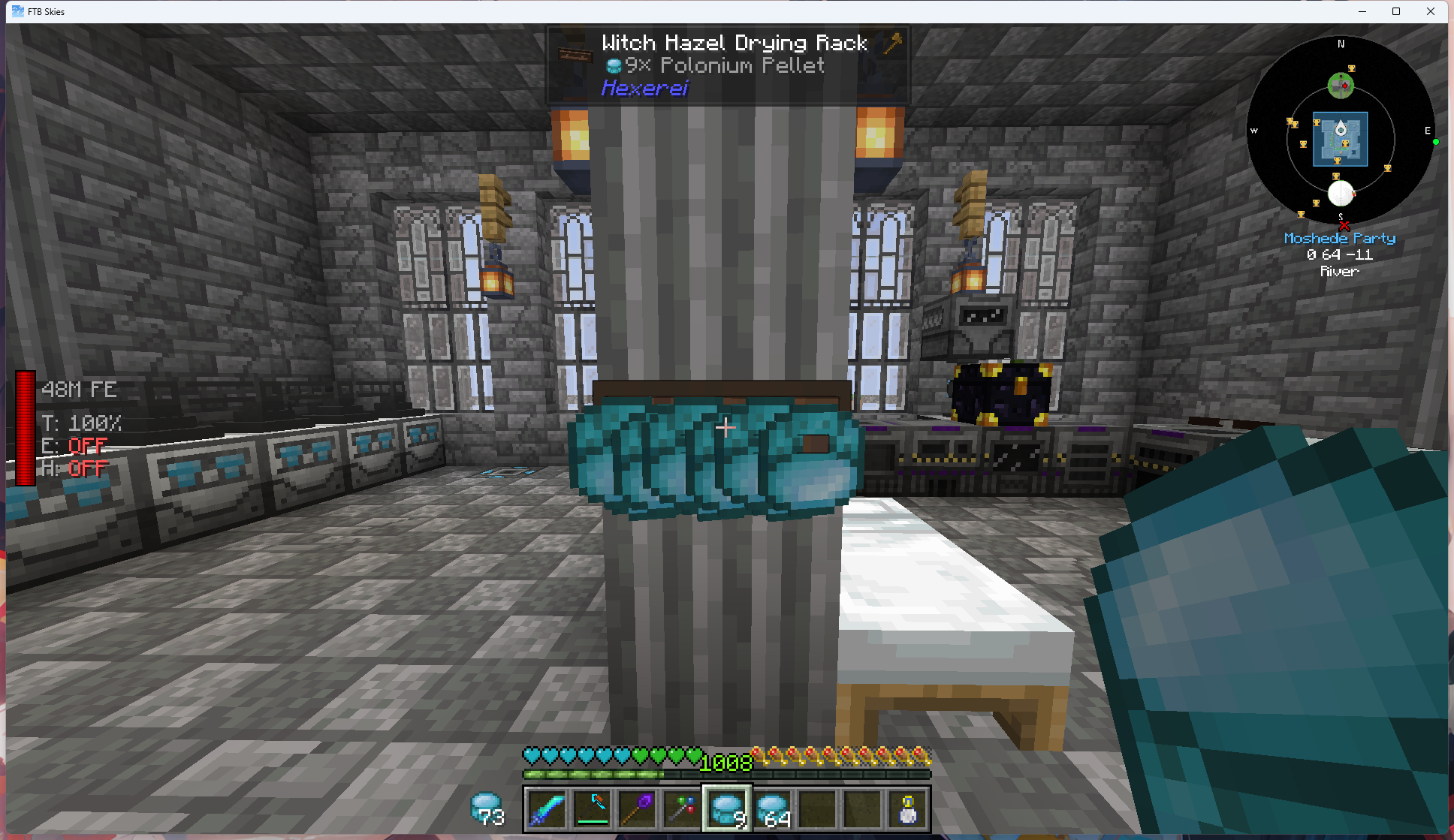
Task: Click the Polonium Pellet icon inside the tooltip
Action: pyautogui.click(x=614, y=66)
